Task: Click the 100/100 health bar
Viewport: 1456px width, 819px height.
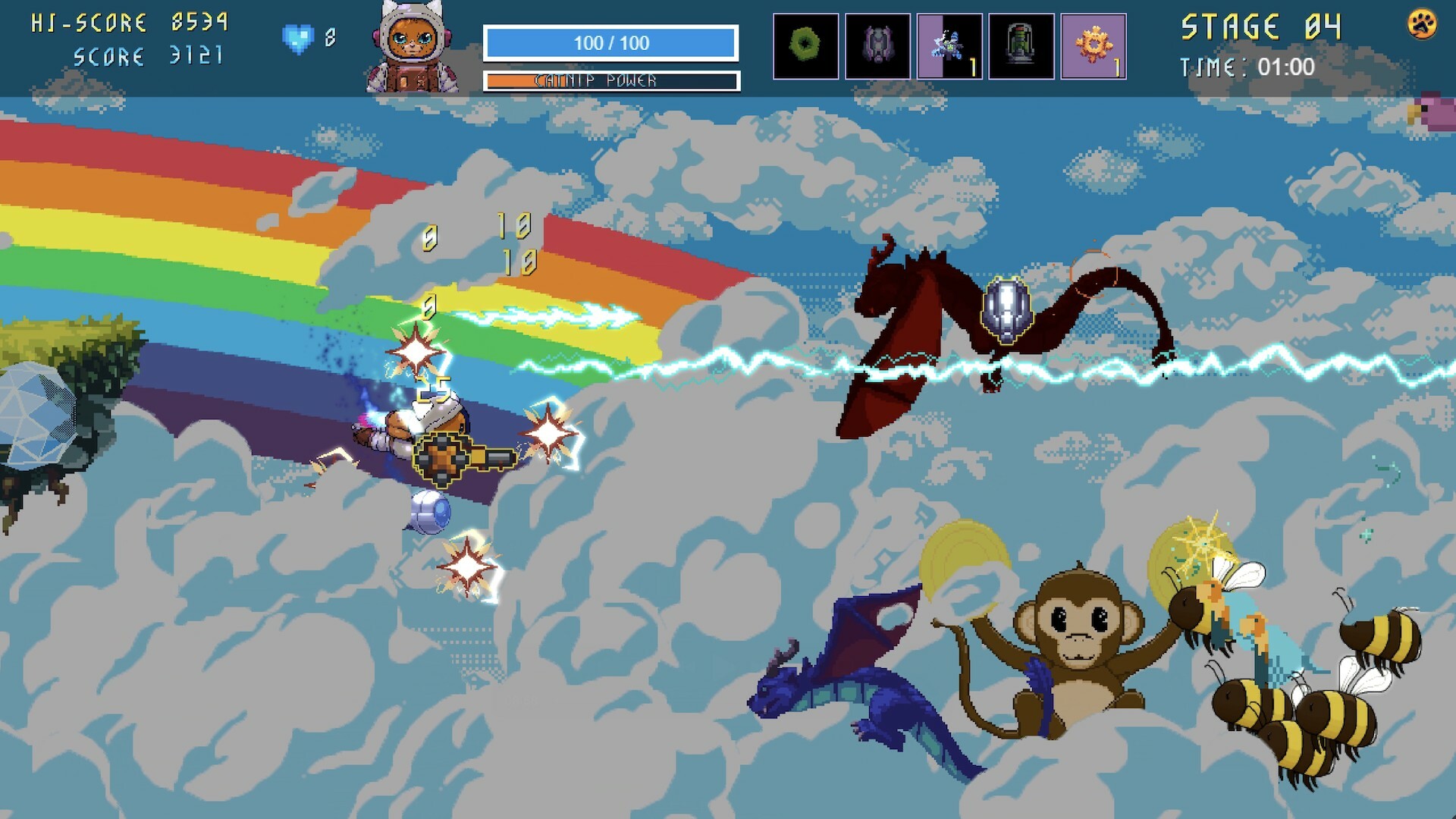Action: 611,42
